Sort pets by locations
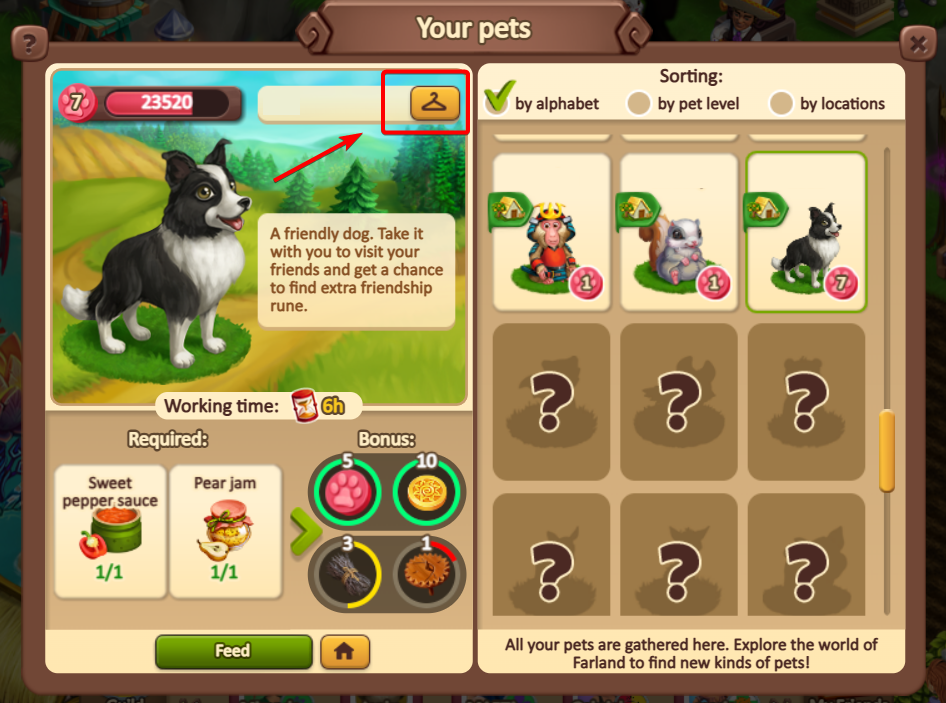 [781, 103]
